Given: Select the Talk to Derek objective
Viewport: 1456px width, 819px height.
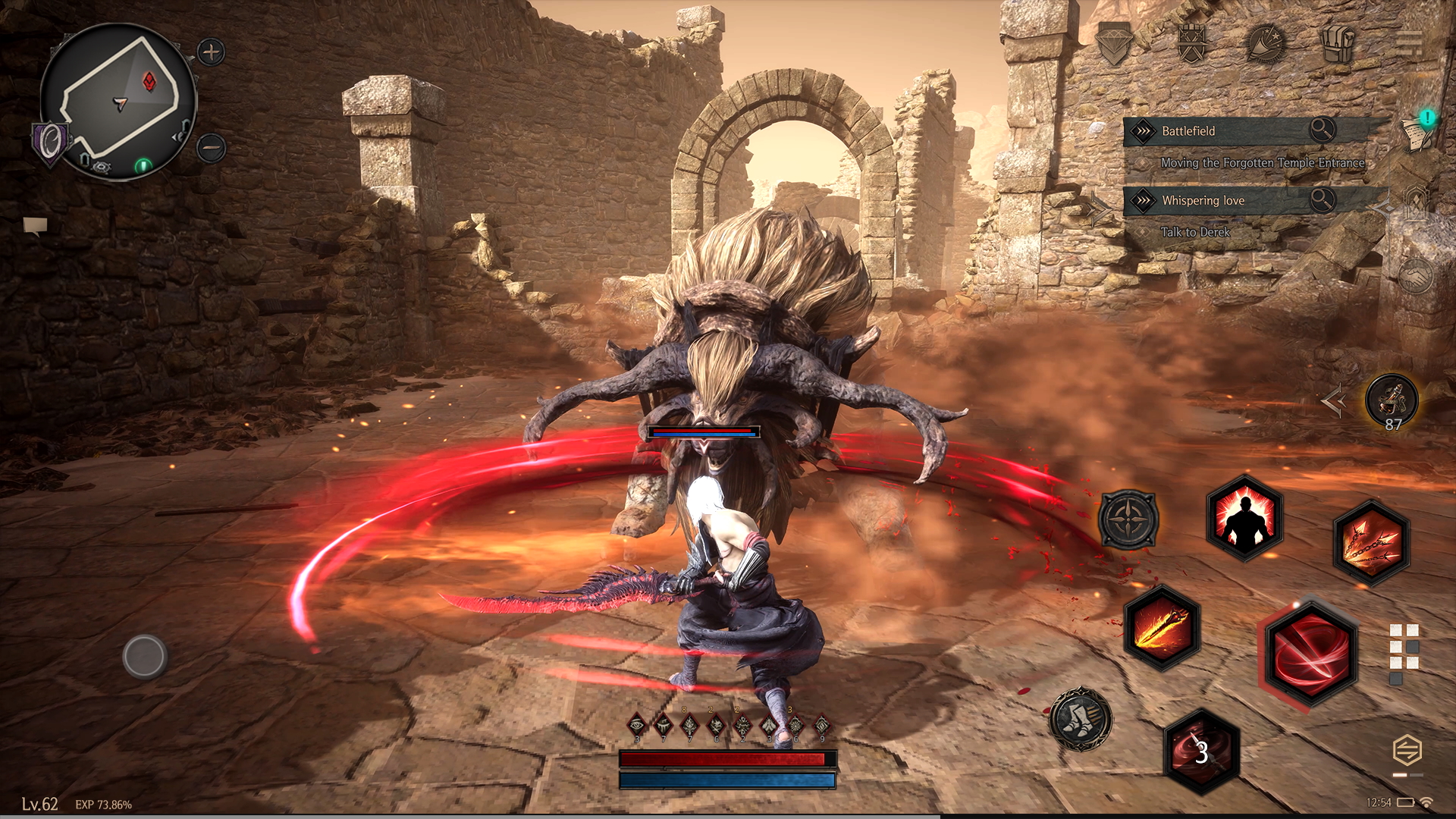Looking at the screenshot, I should tap(1195, 232).
